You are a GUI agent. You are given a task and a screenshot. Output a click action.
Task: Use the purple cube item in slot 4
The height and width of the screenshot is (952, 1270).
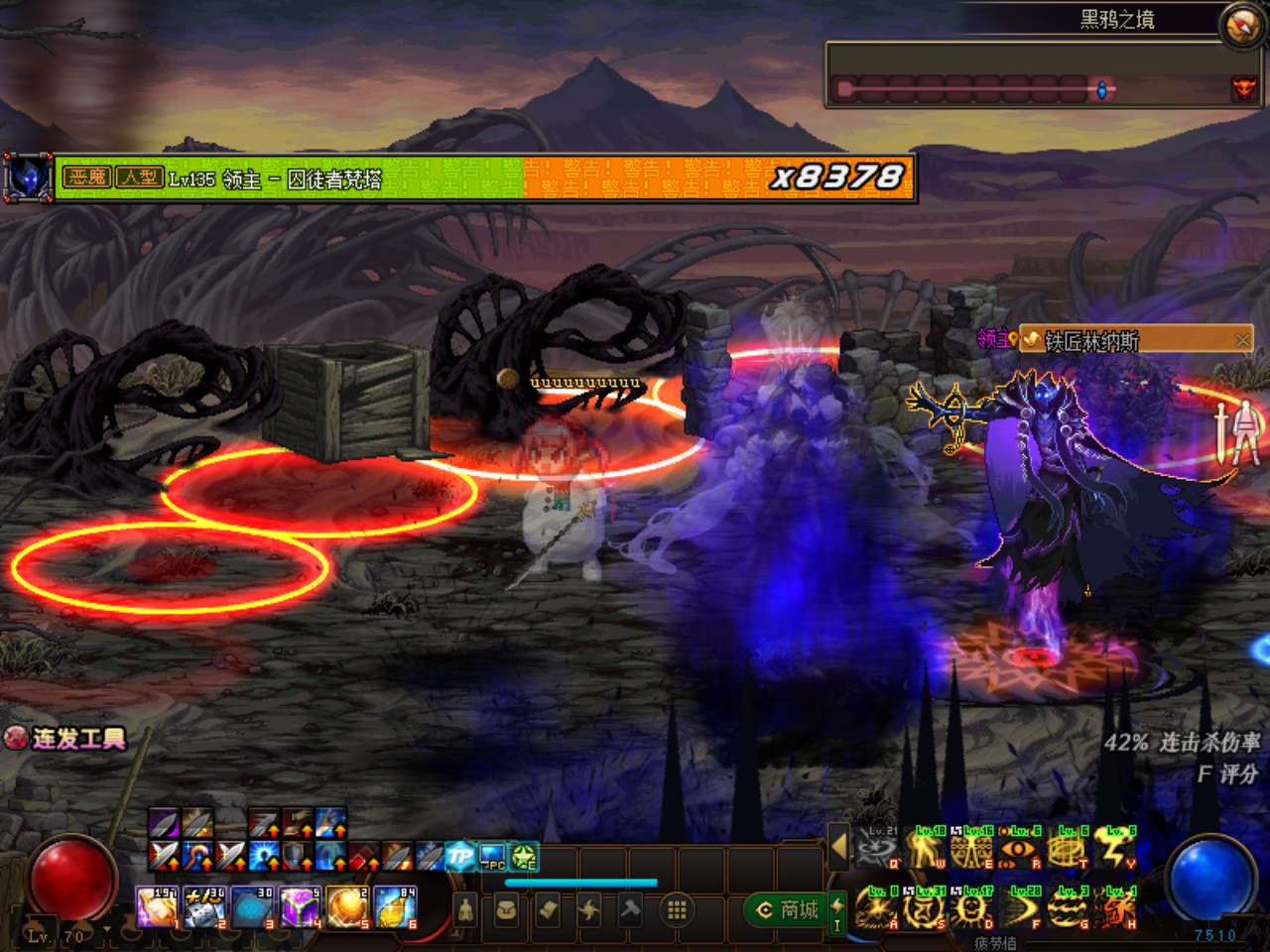(x=299, y=907)
